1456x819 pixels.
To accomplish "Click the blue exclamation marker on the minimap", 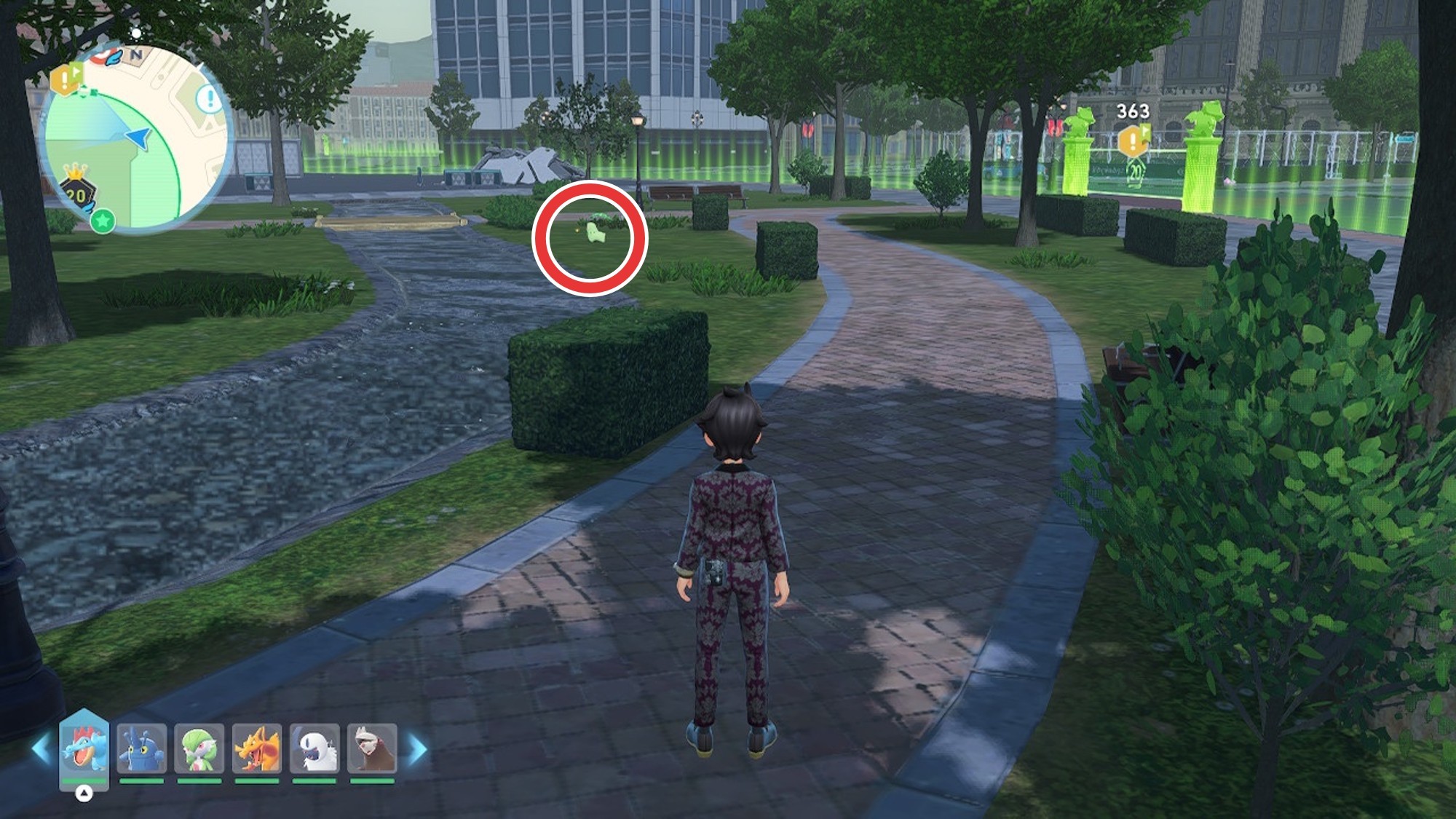I will [x=210, y=99].
